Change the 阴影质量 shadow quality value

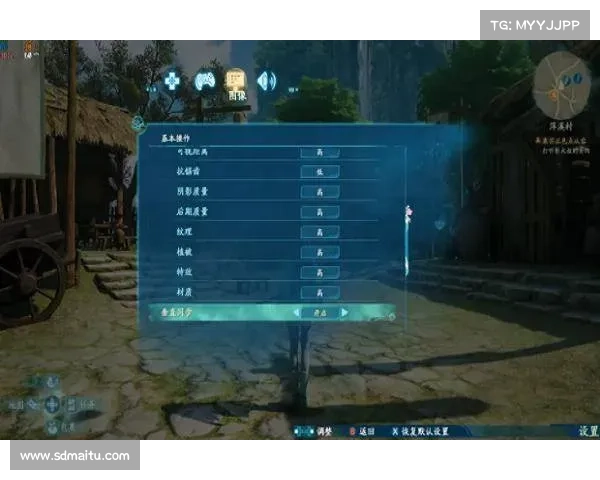pos(320,191)
